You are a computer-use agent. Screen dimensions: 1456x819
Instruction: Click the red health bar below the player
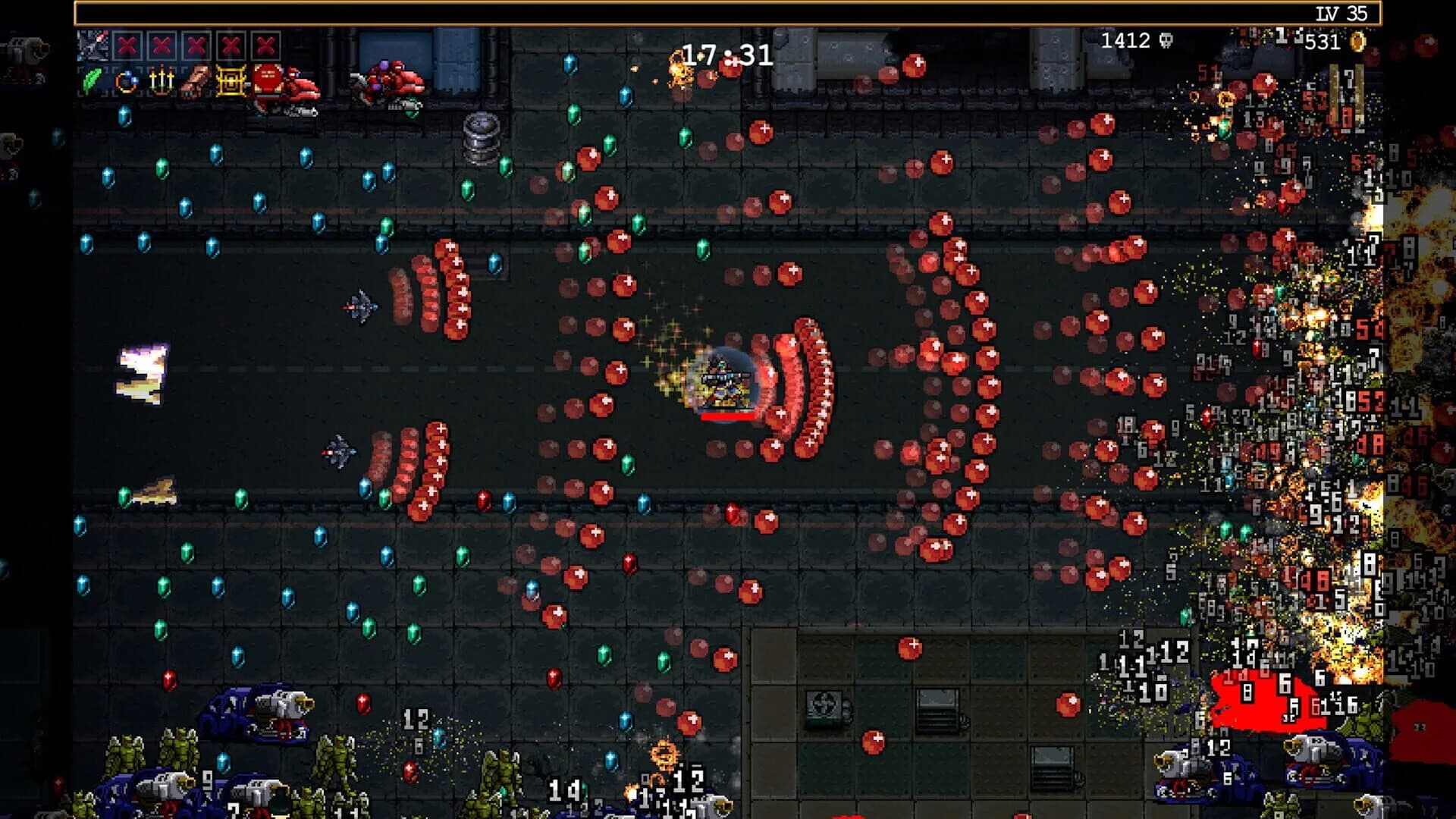tap(726, 415)
